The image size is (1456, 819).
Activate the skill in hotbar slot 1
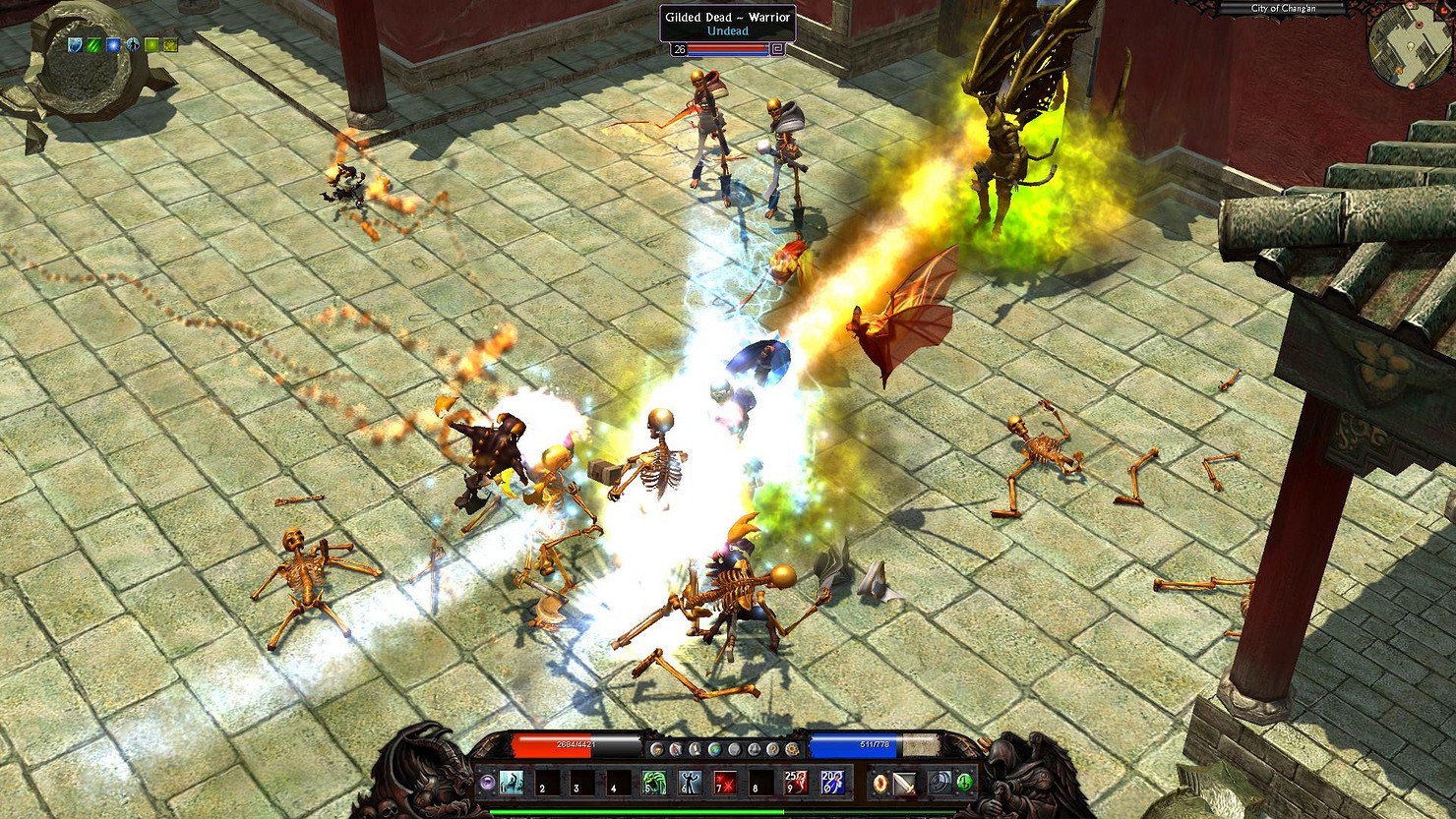coord(512,783)
